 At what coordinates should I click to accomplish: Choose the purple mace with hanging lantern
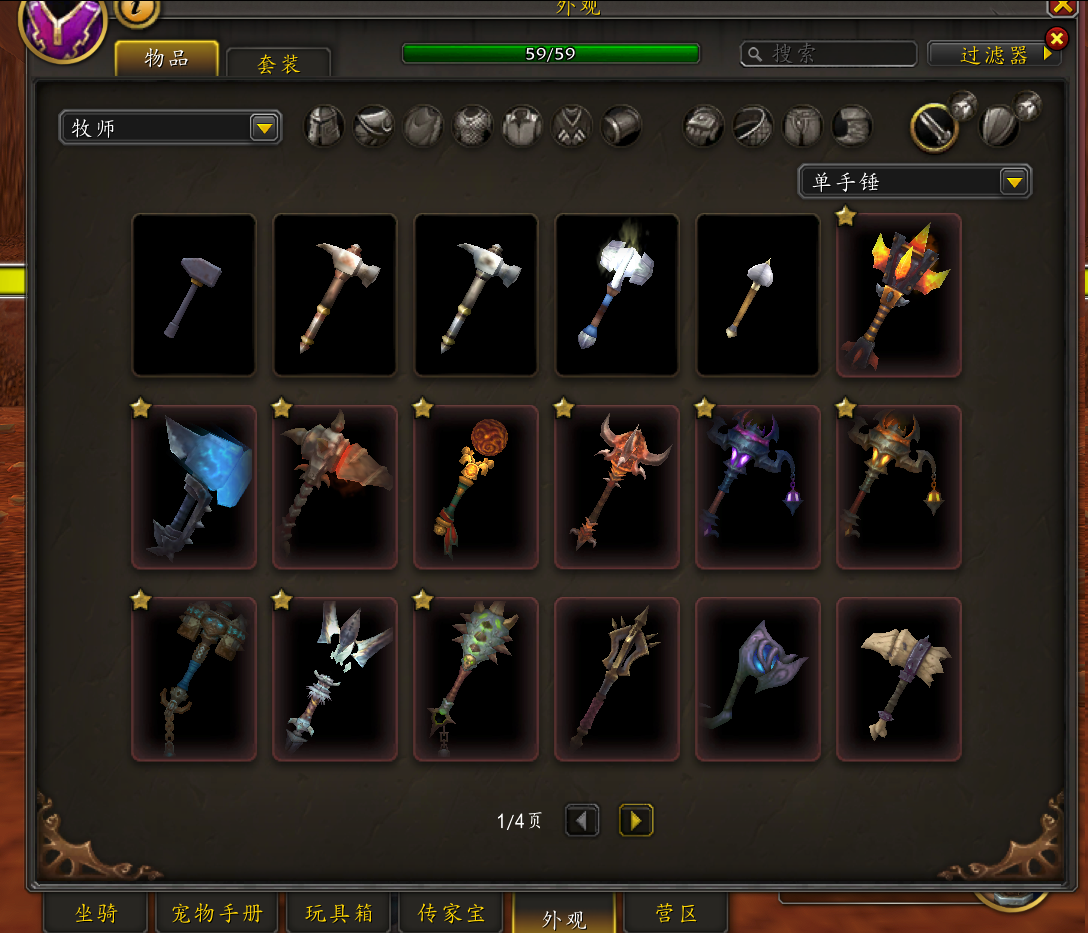[x=757, y=487]
